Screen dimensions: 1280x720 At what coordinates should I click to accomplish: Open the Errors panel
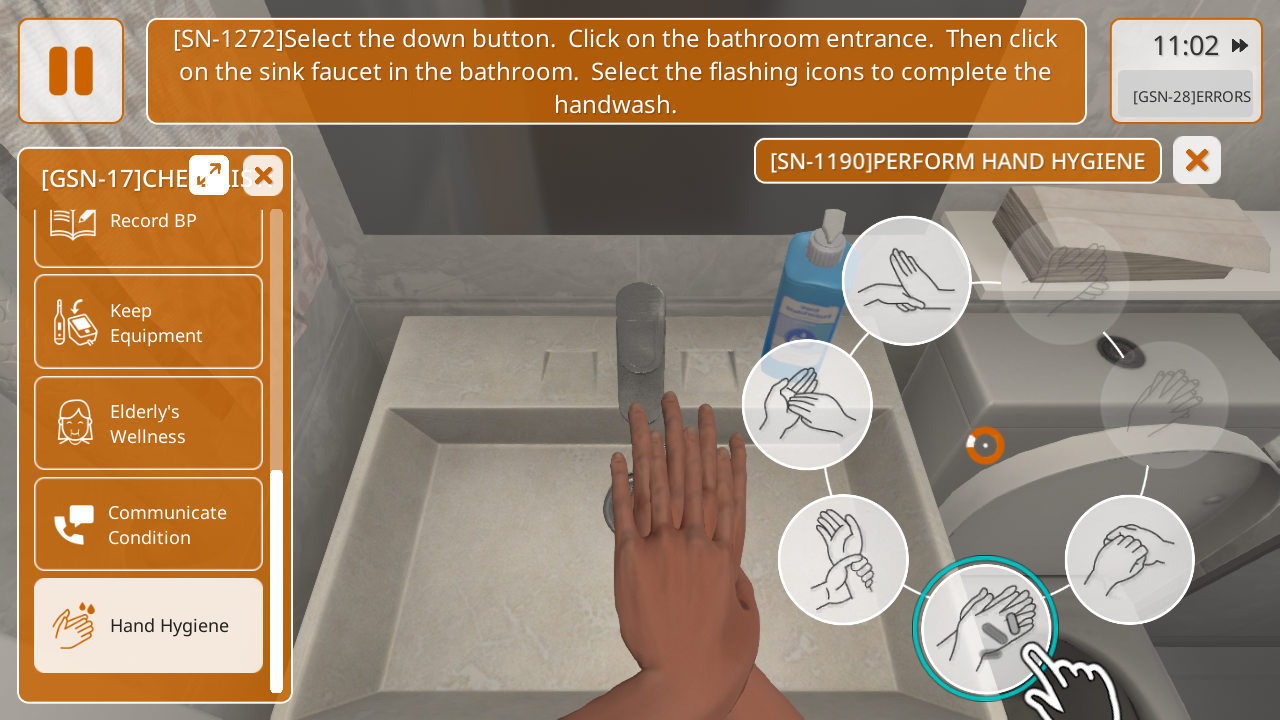[1186, 96]
